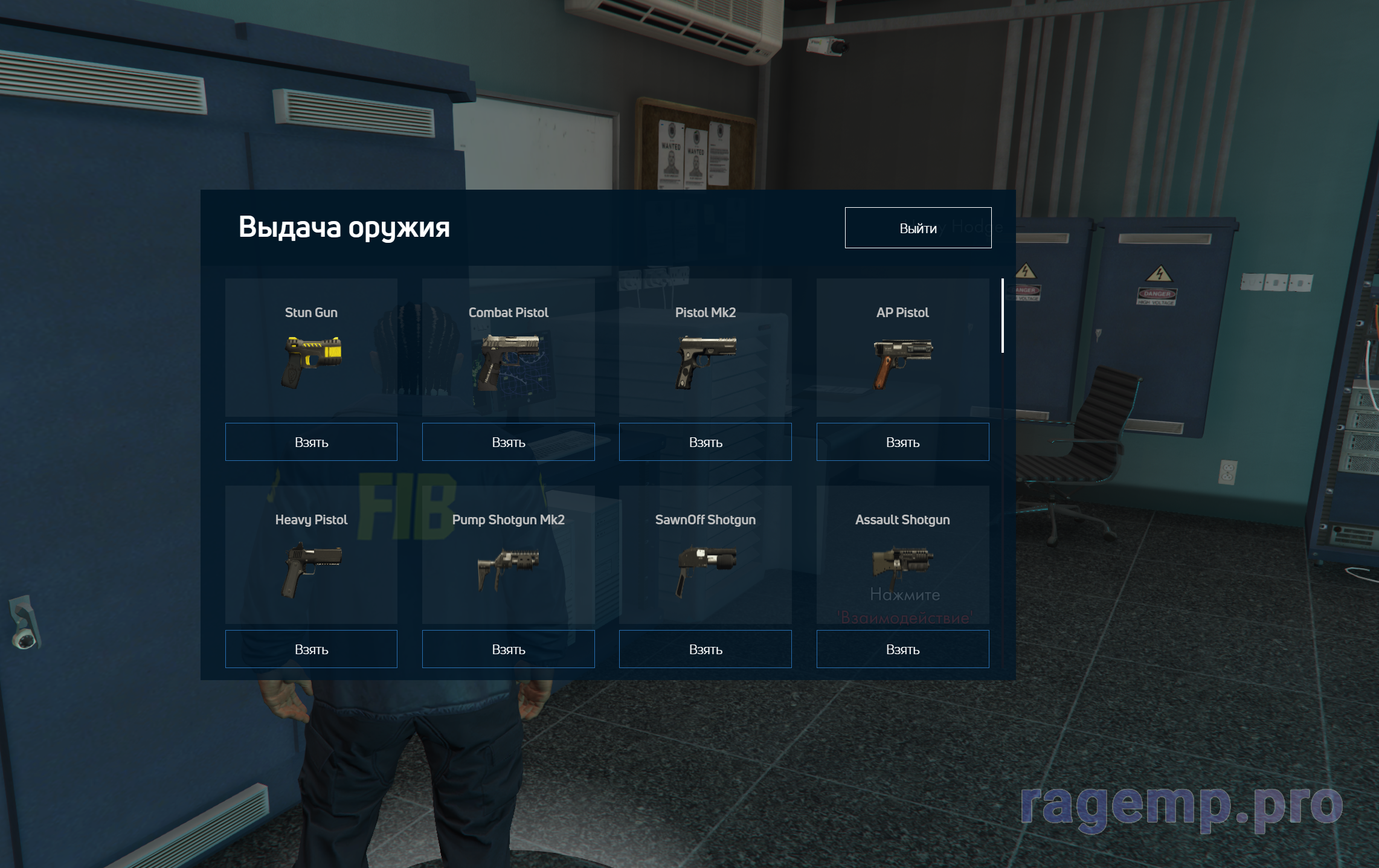1379x868 pixels.
Task: Take the Heavy Pistol with Взять
Action: tap(311, 649)
